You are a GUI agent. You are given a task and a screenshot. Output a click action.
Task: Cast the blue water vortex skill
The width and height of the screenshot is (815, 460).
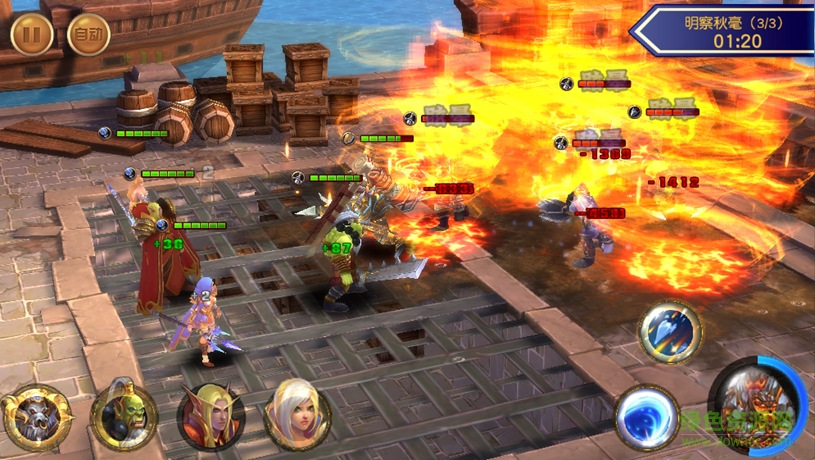(x=646, y=415)
